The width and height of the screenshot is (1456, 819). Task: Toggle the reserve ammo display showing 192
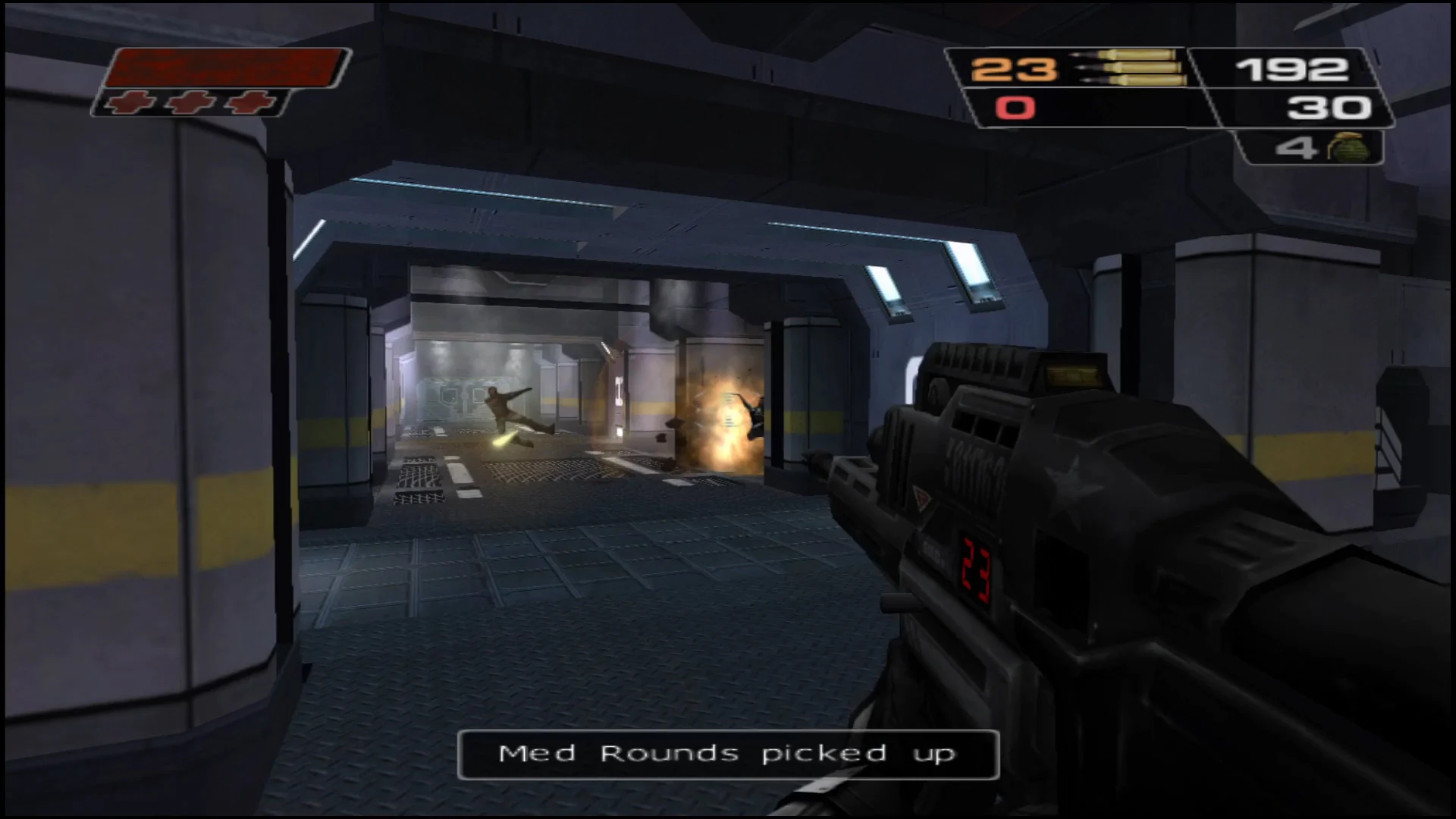[x=1293, y=71]
